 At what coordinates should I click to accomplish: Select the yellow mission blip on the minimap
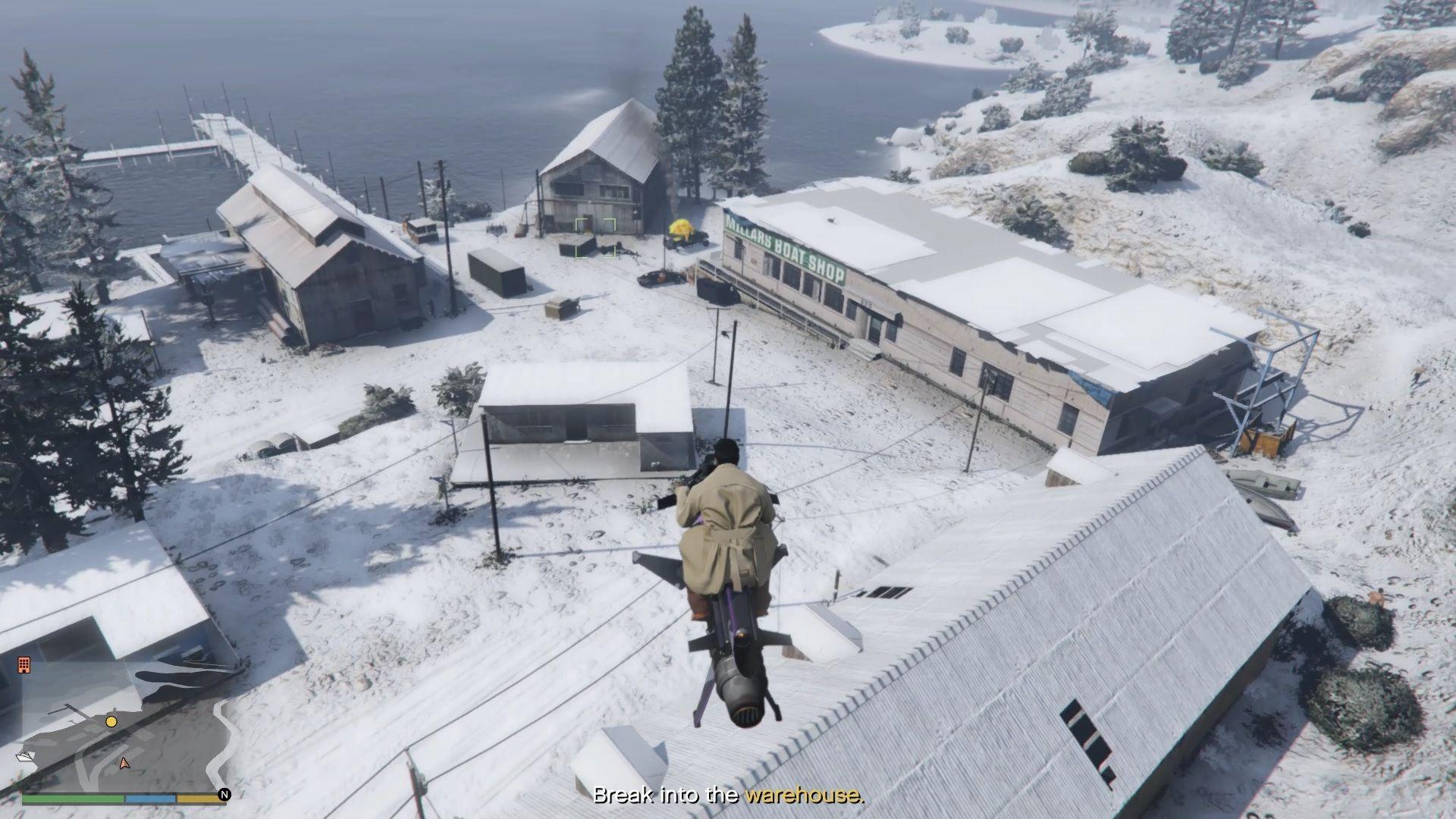pyautogui.click(x=111, y=723)
